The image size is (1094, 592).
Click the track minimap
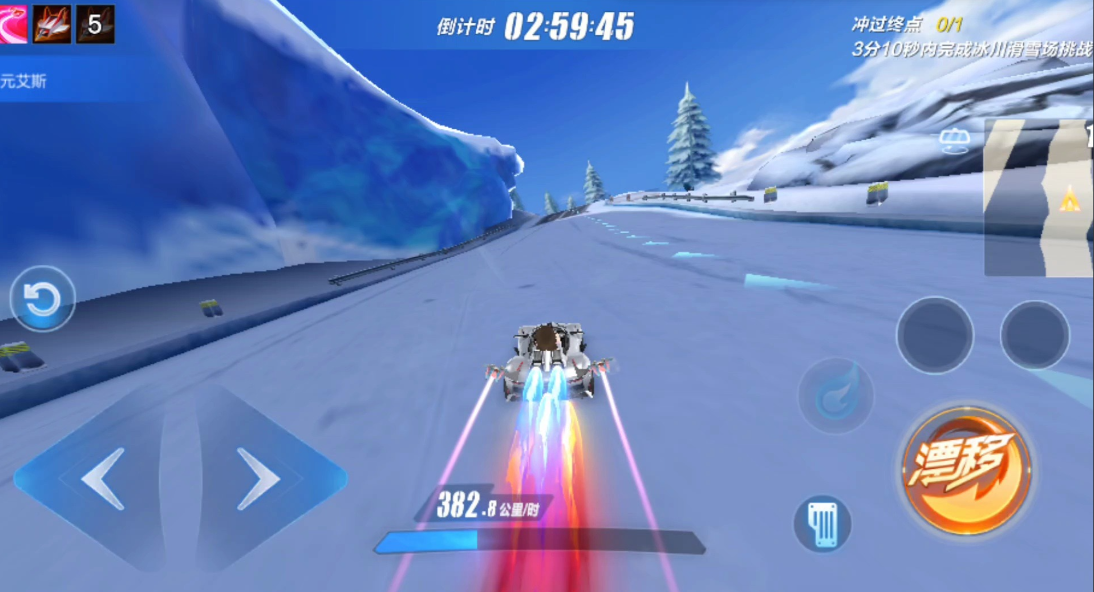tap(1038, 197)
